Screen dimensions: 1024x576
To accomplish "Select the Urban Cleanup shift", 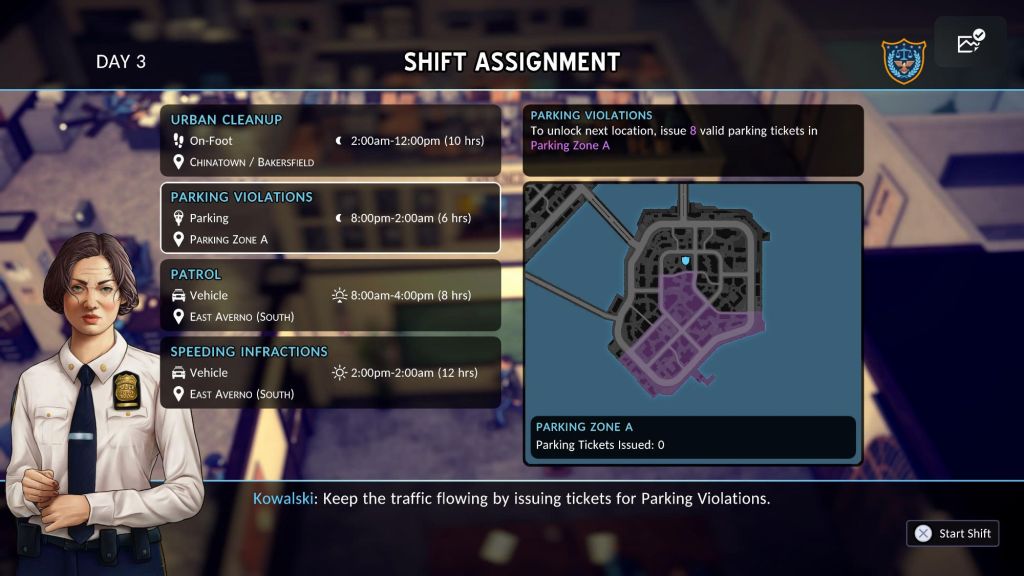I will pos(330,141).
